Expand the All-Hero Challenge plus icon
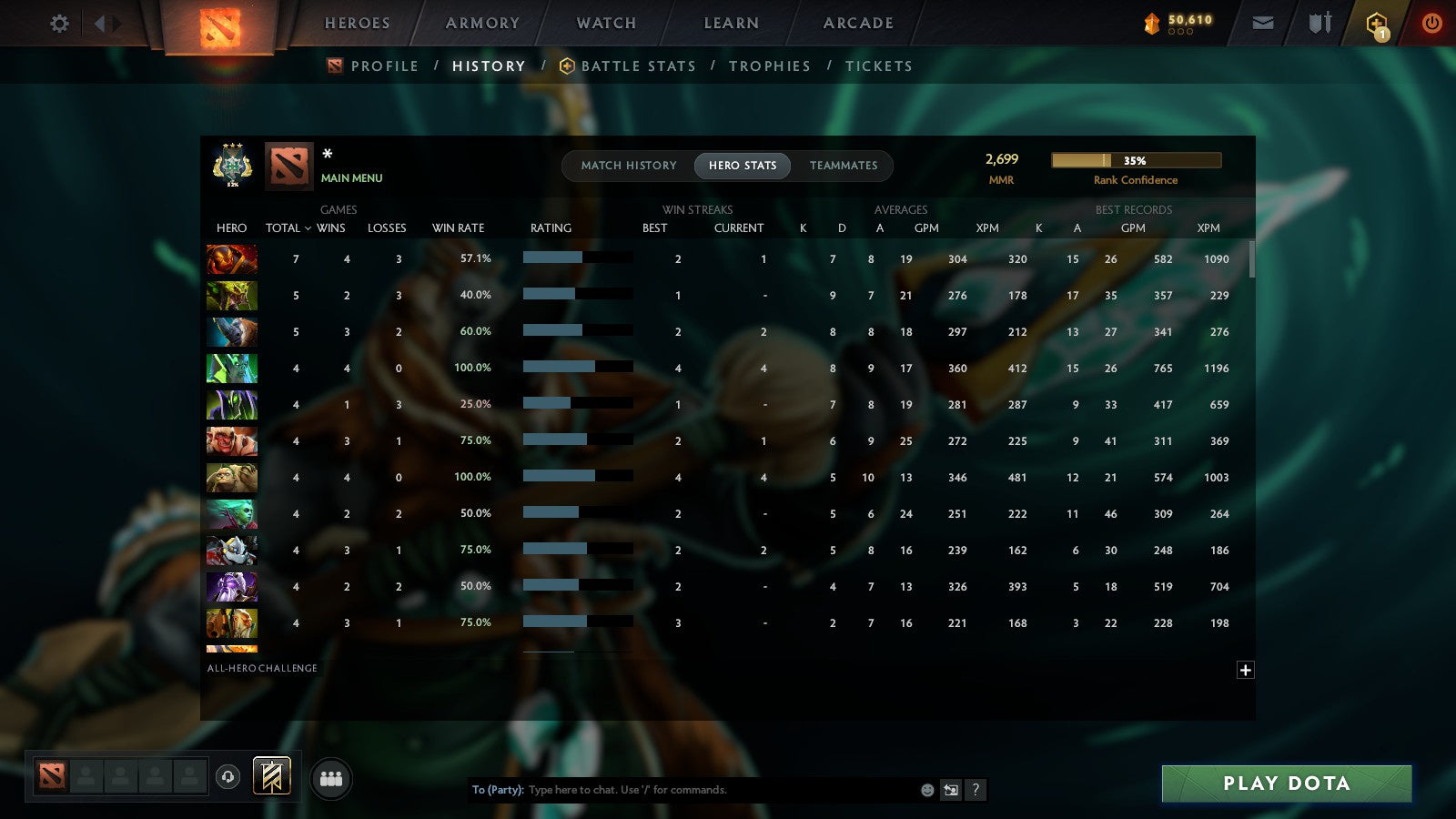The image size is (1456, 819). (1245, 670)
